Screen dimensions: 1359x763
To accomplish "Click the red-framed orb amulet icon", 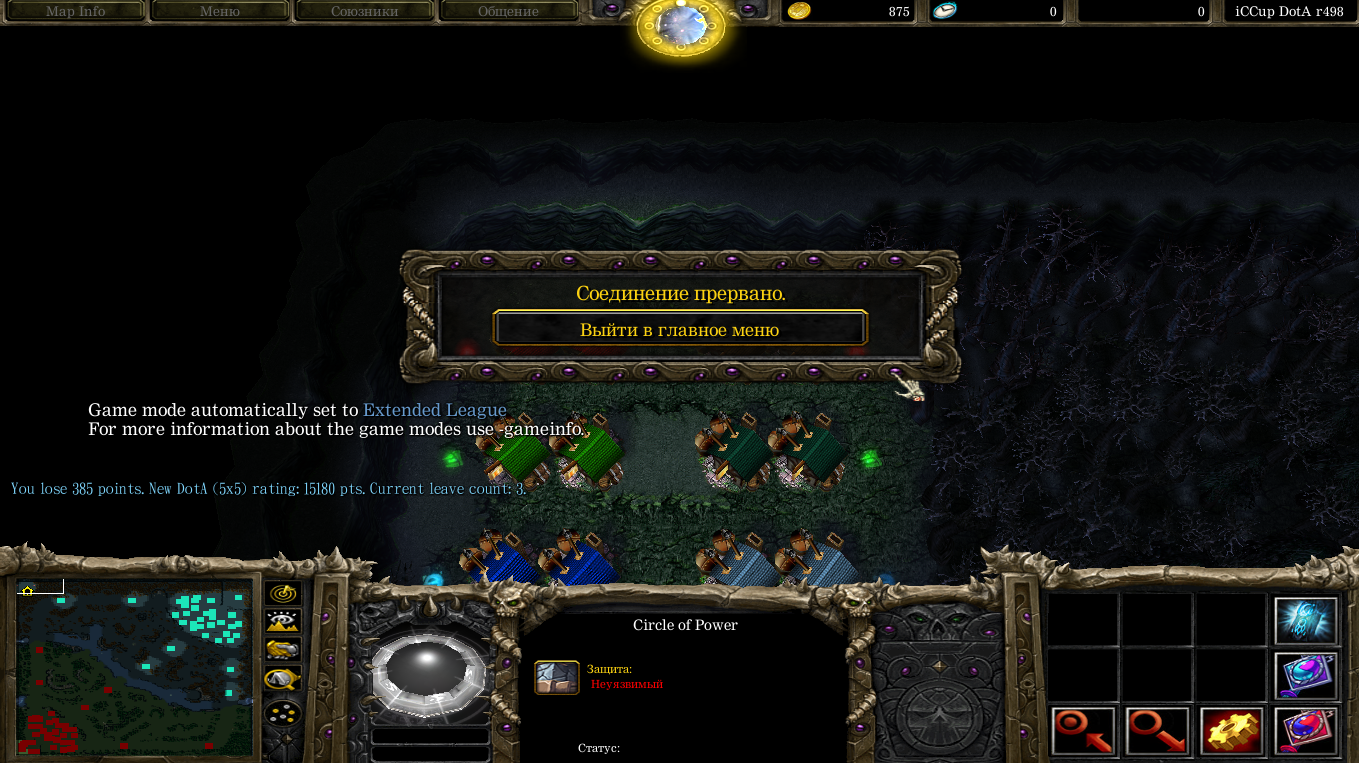I will (x=1306, y=731).
